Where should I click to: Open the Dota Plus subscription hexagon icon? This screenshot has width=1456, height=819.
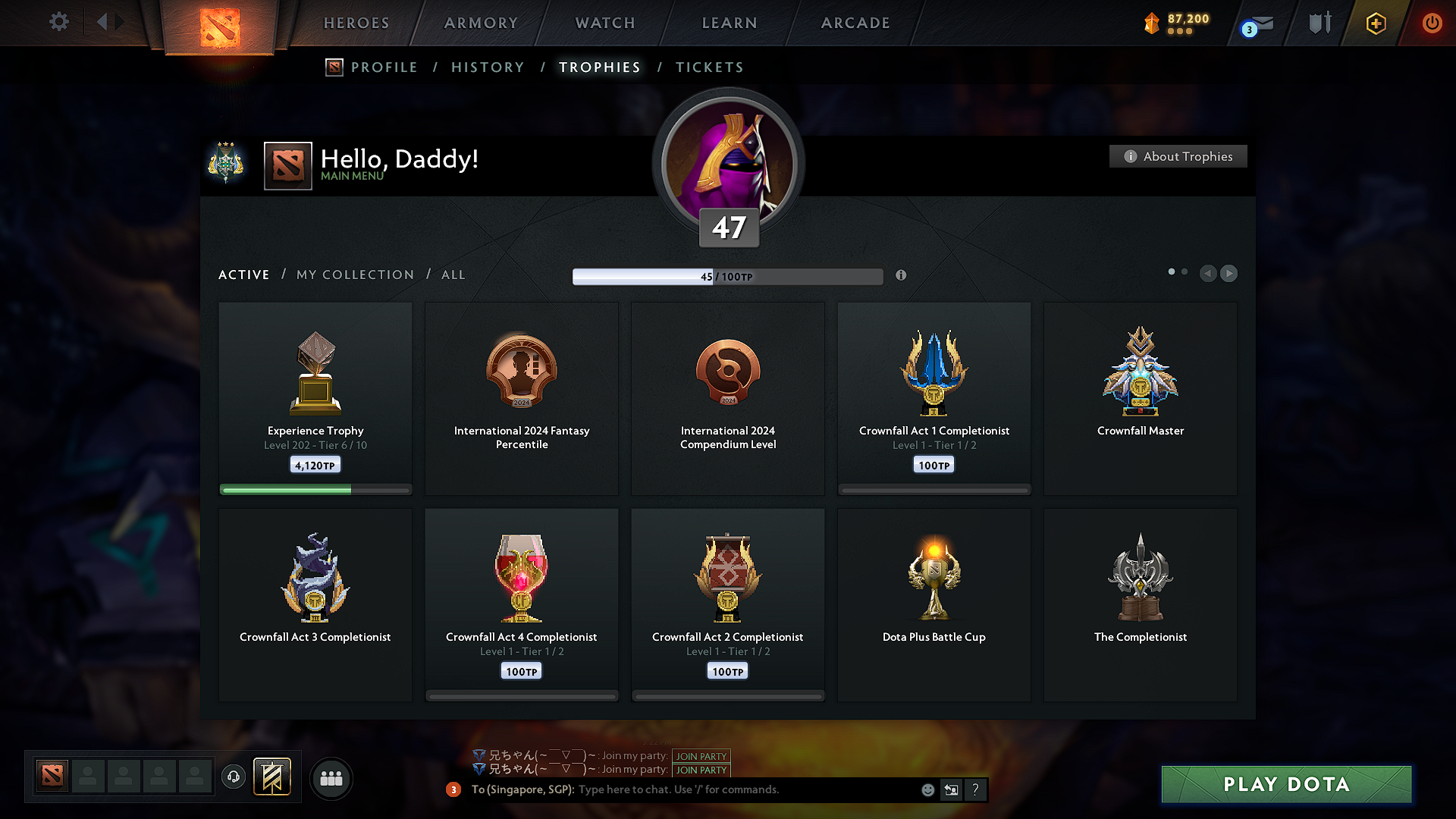(x=1375, y=24)
